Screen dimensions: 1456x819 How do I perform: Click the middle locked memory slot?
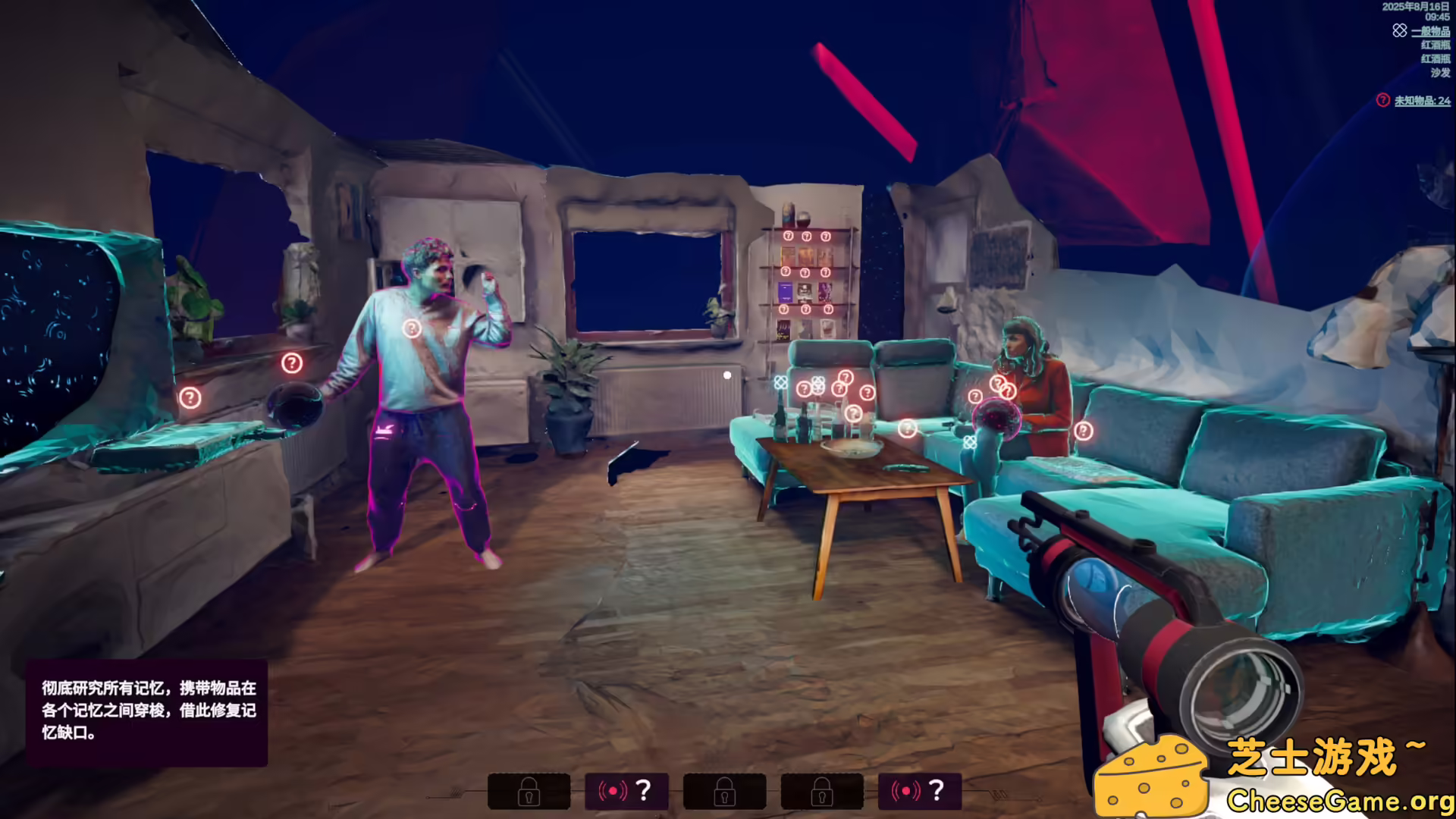[x=724, y=791]
